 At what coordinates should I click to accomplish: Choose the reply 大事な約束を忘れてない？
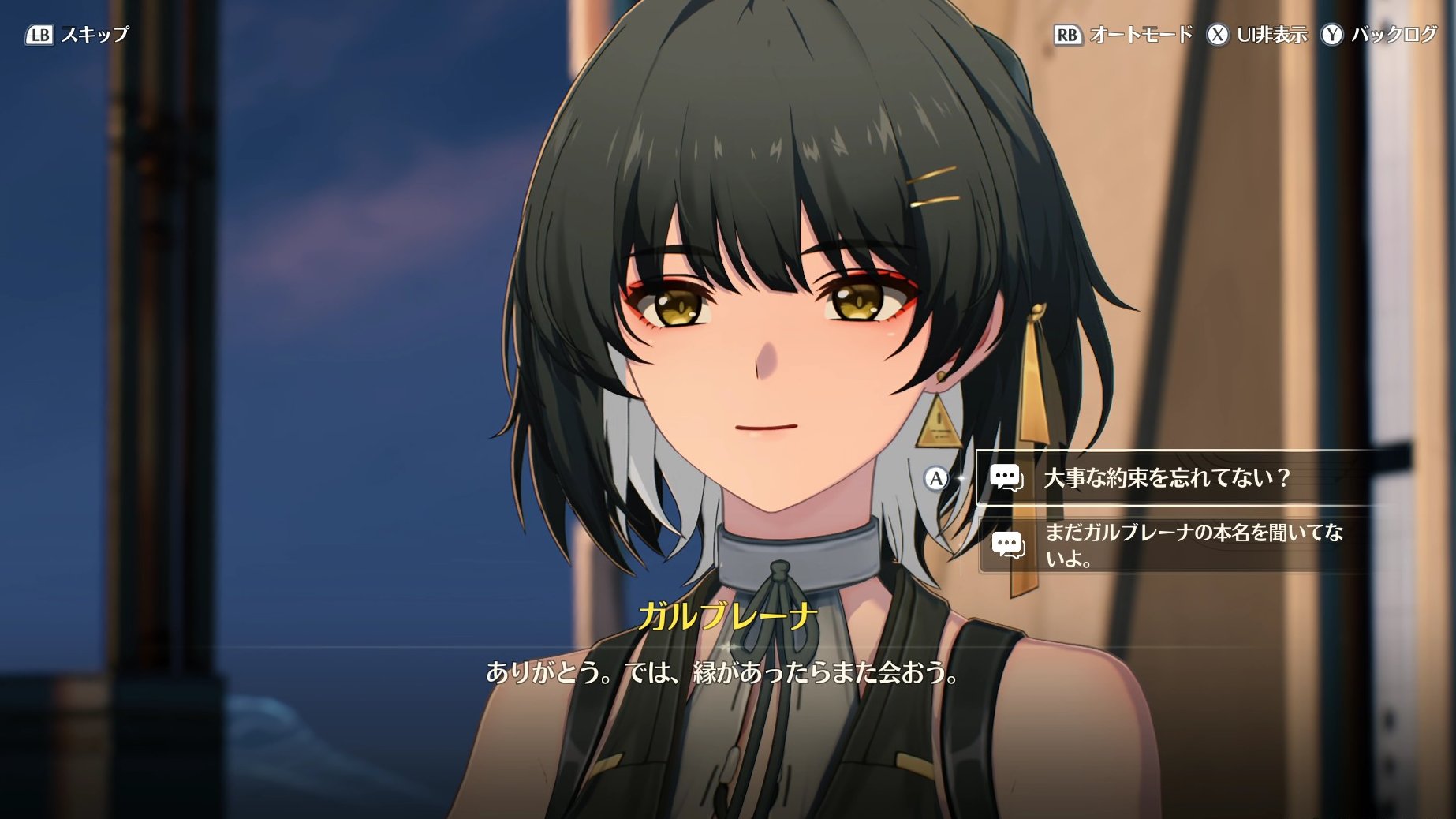pyautogui.click(x=1166, y=478)
